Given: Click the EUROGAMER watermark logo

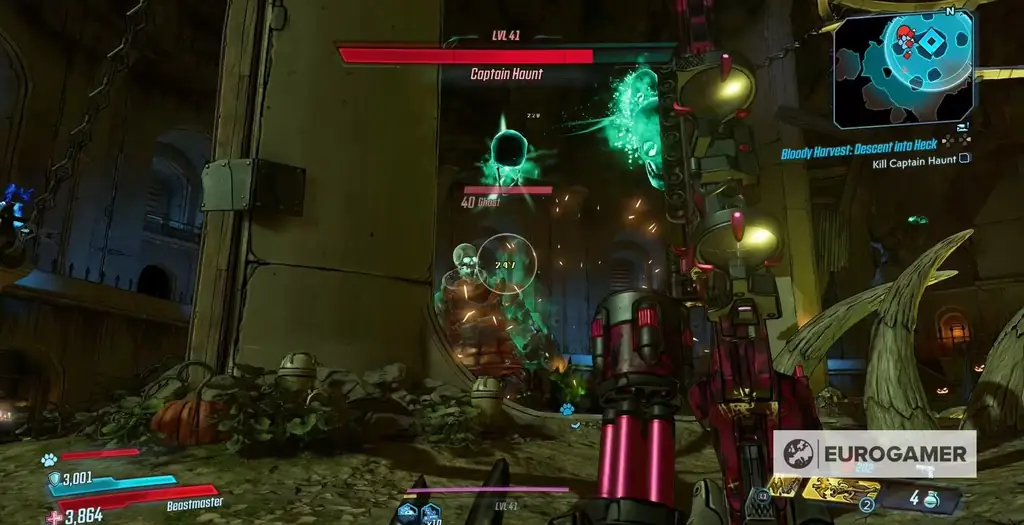Looking at the screenshot, I should point(875,453).
